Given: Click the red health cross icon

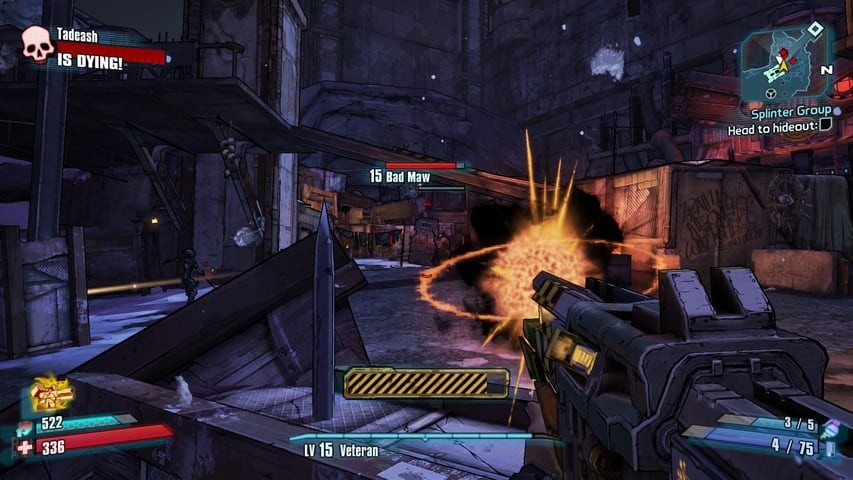Looking at the screenshot, I should [x=24, y=447].
